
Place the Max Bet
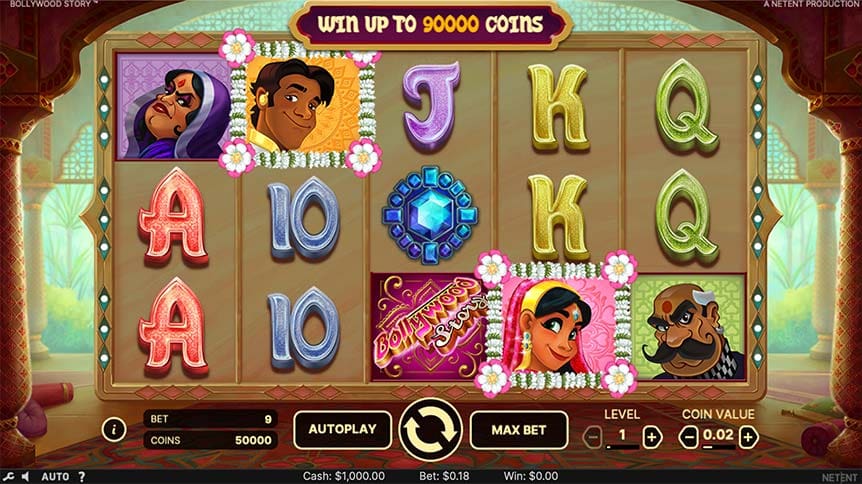click(518, 429)
